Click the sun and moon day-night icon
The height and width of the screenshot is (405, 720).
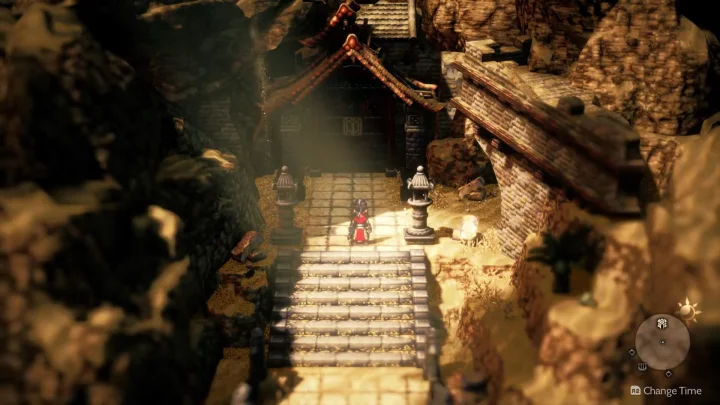point(689,308)
